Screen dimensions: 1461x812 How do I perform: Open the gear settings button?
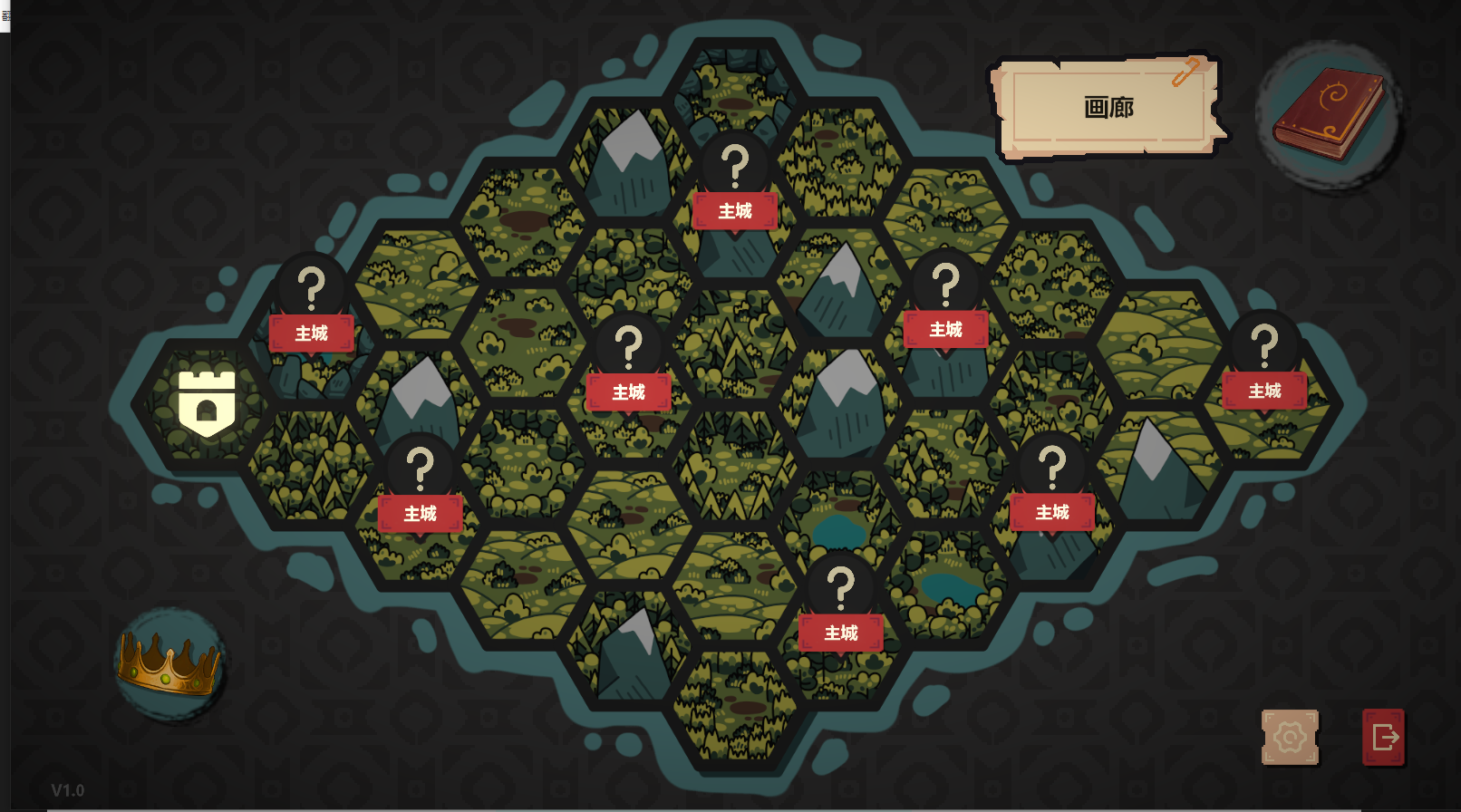pos(1290,738)
